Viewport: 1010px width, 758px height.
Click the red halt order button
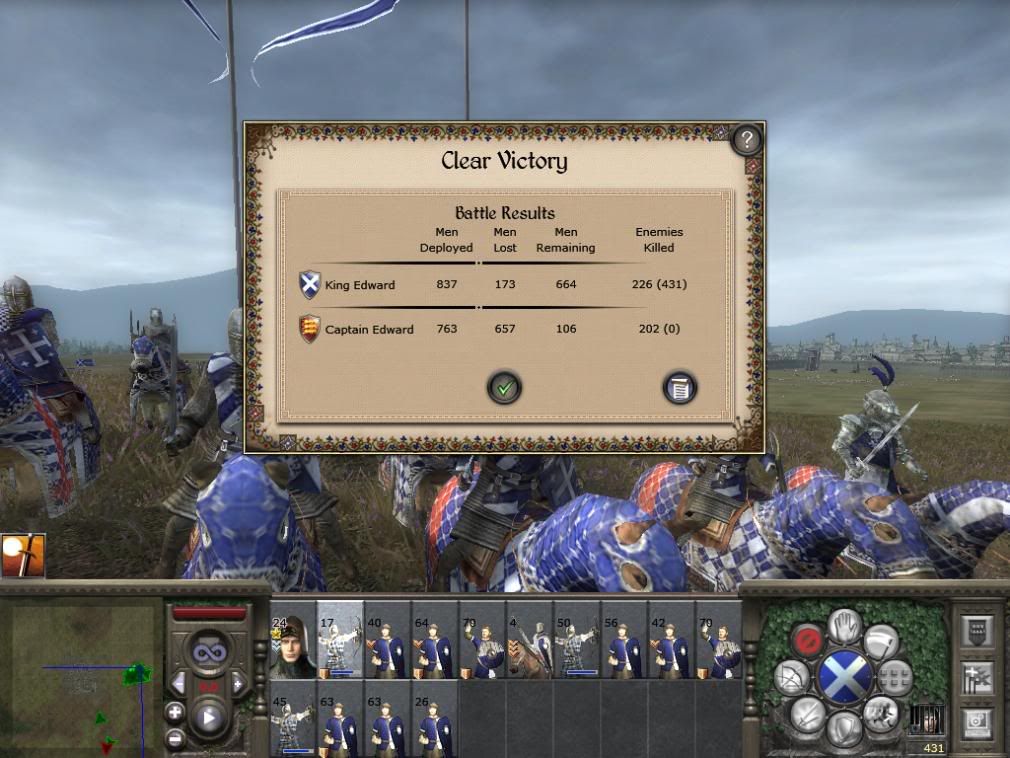point(806,639)
